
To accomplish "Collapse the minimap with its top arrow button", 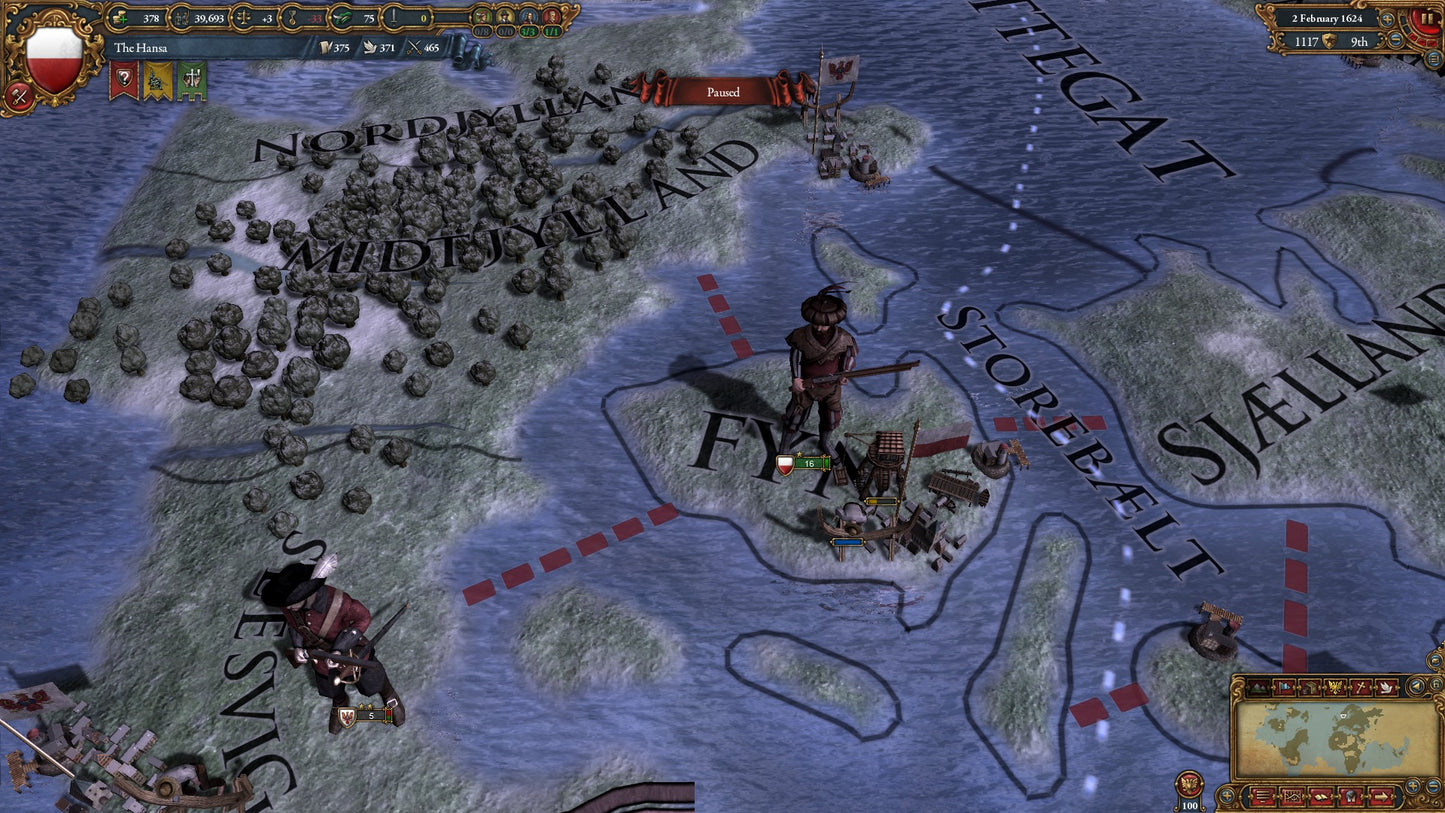I will (1416, 686).
